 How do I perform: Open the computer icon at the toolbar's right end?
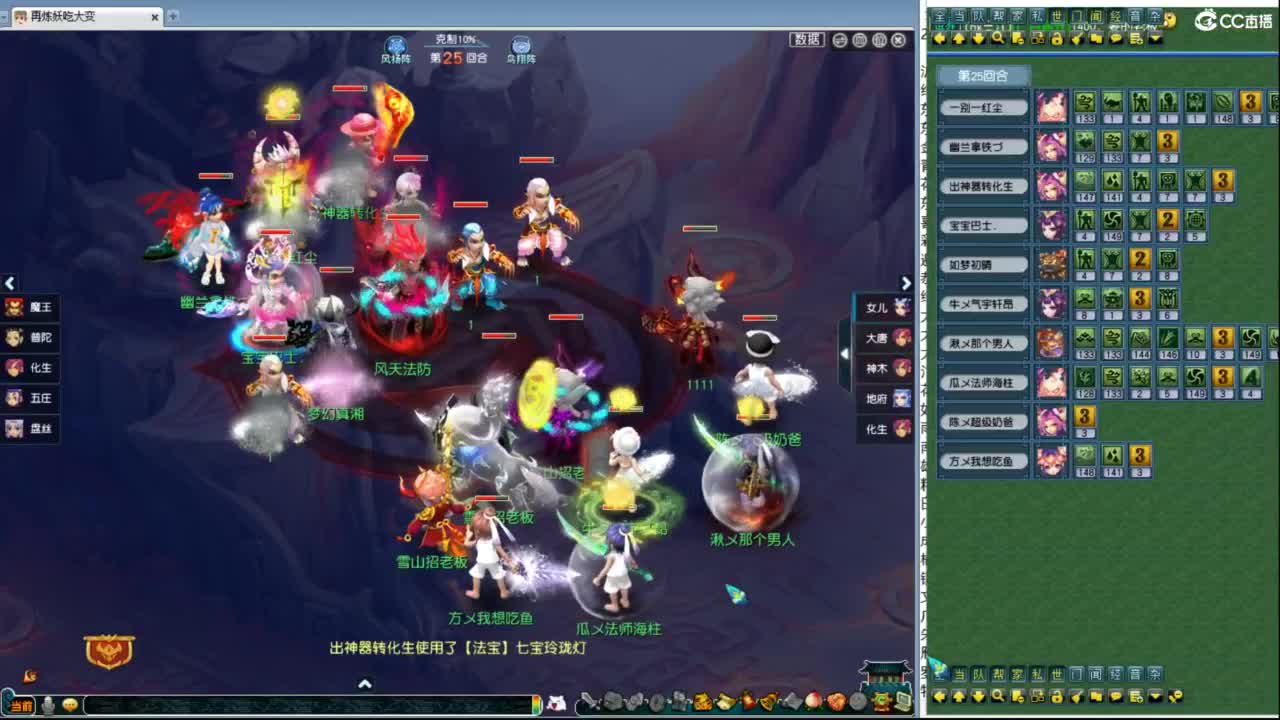click(902, 701)
